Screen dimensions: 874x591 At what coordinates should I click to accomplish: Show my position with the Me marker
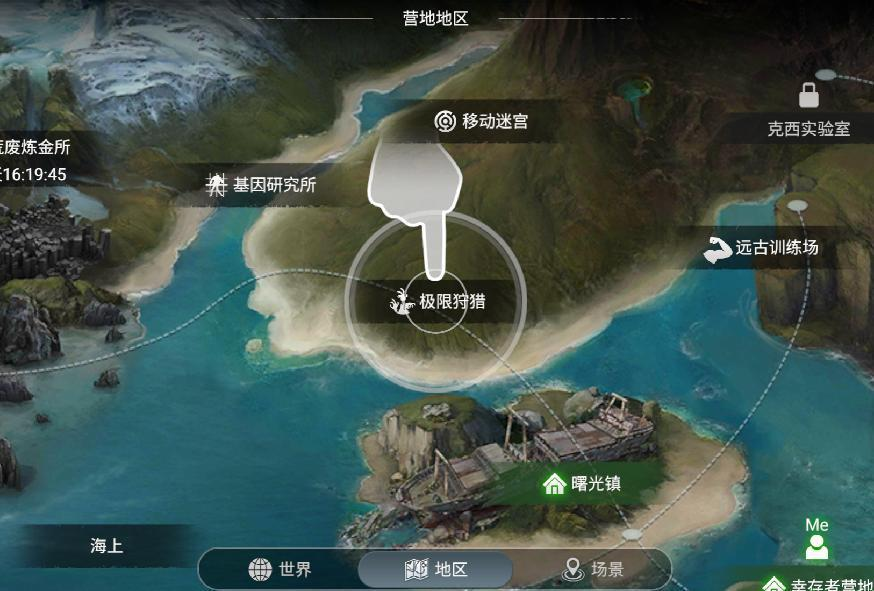817,541
